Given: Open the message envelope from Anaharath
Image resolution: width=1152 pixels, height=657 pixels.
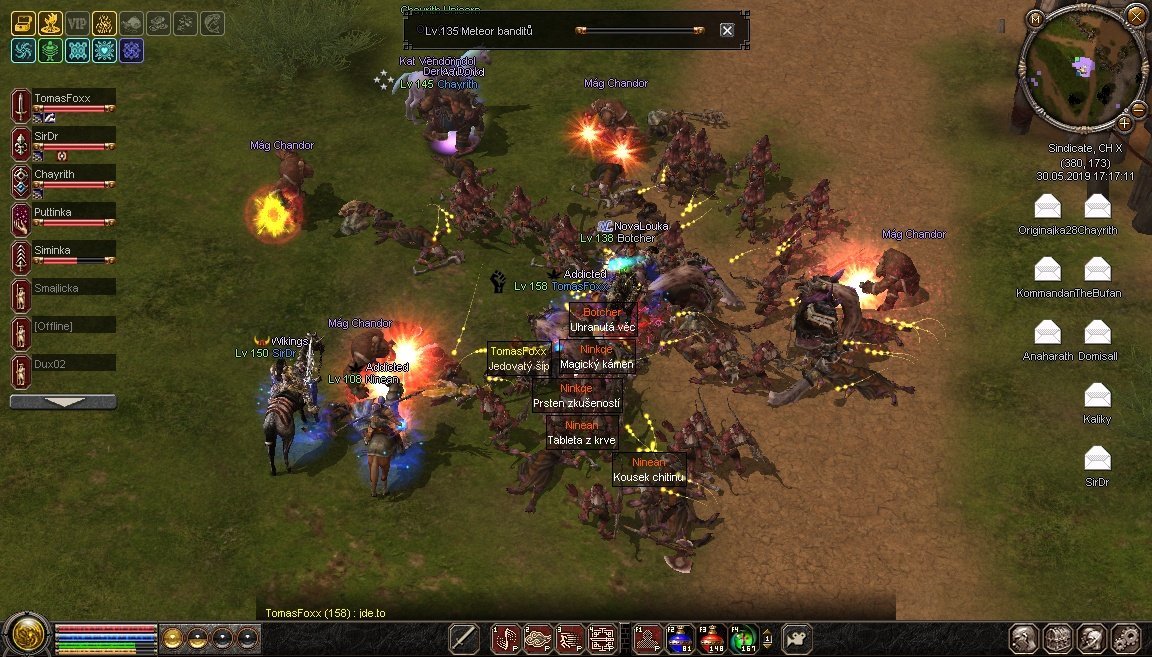Looking at the screenshot, I should (x=1047, y=332).
